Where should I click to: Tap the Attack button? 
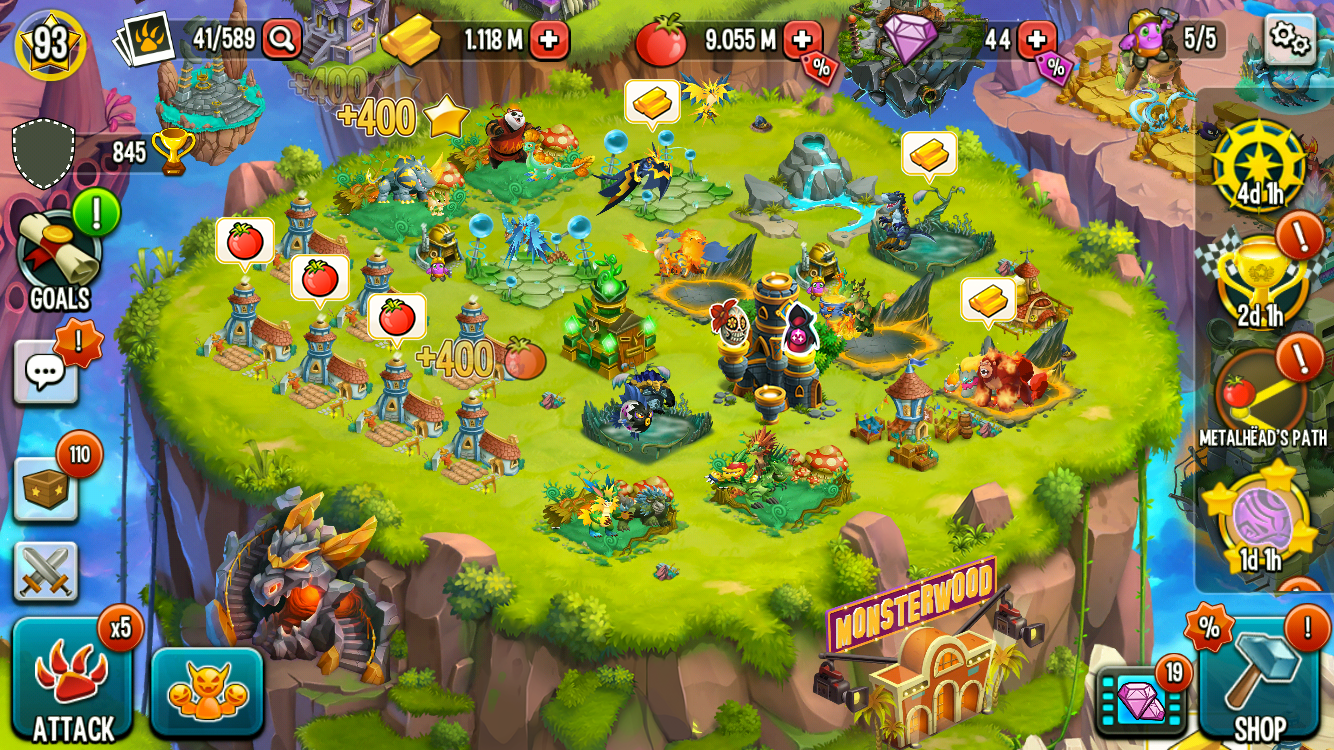[72, 682]
